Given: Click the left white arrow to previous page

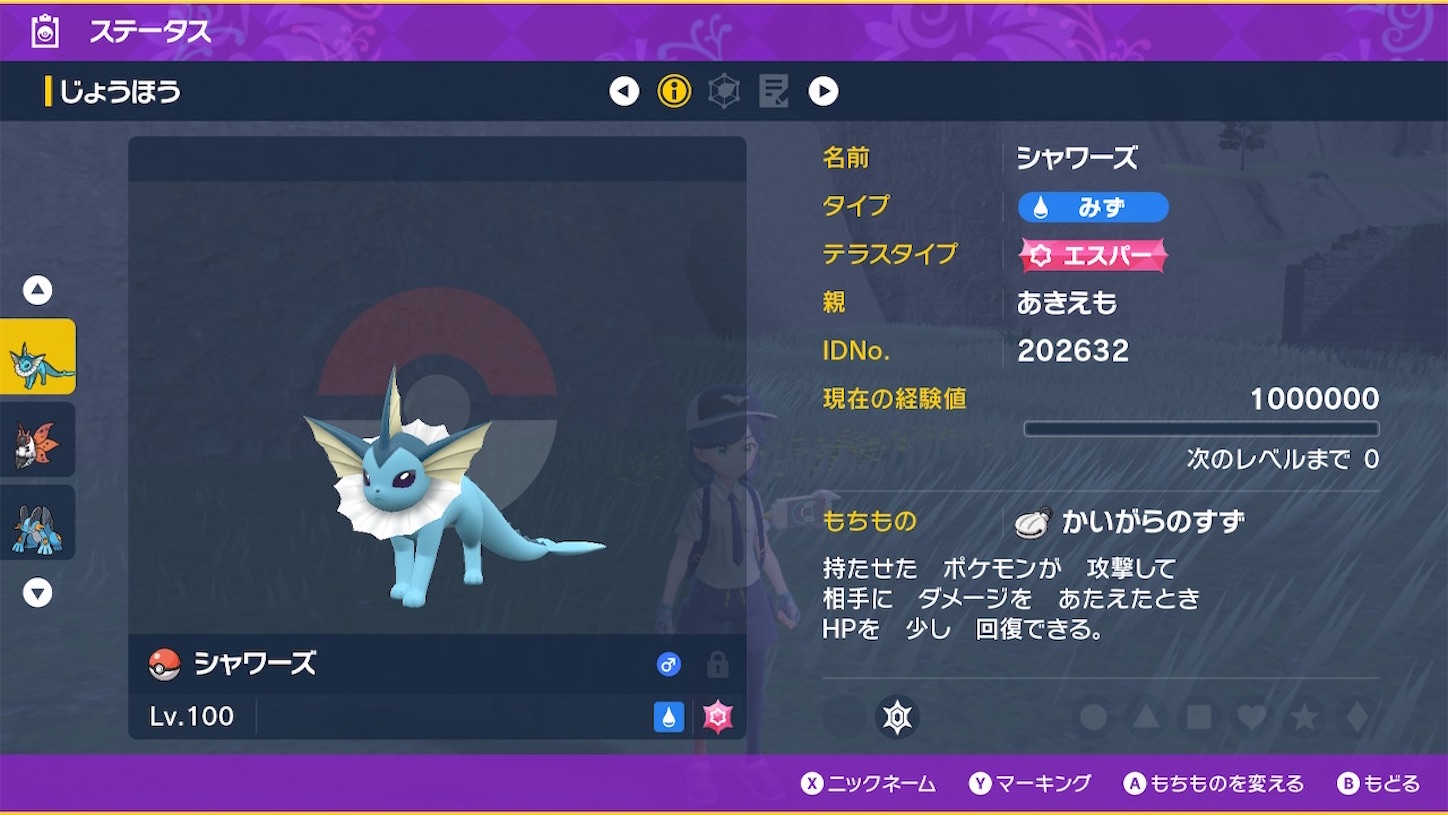Looking at the screenshot, I should [x=625, y=91].
